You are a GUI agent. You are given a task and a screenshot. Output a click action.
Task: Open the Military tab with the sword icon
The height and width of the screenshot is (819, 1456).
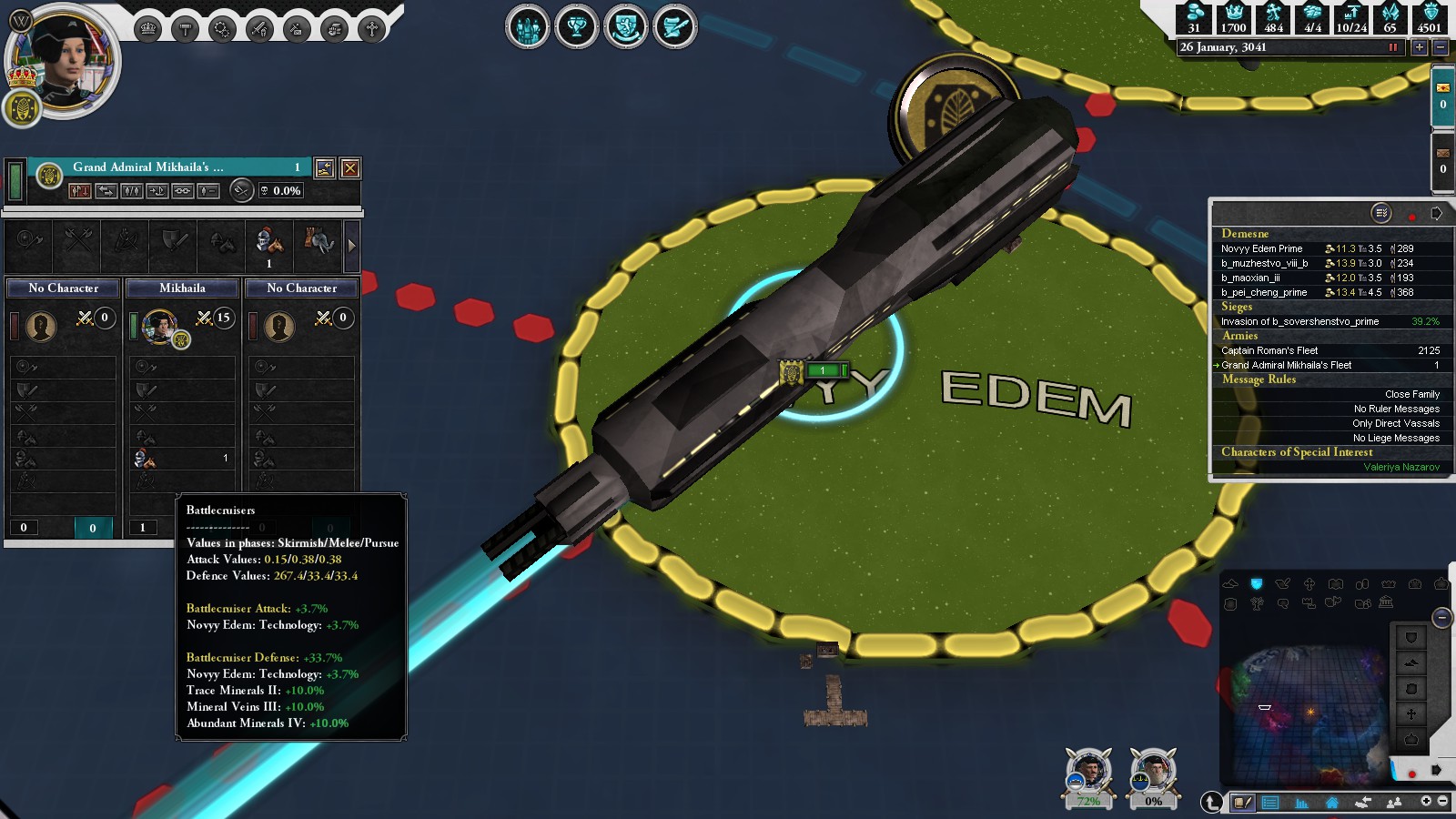coord(259,29)
